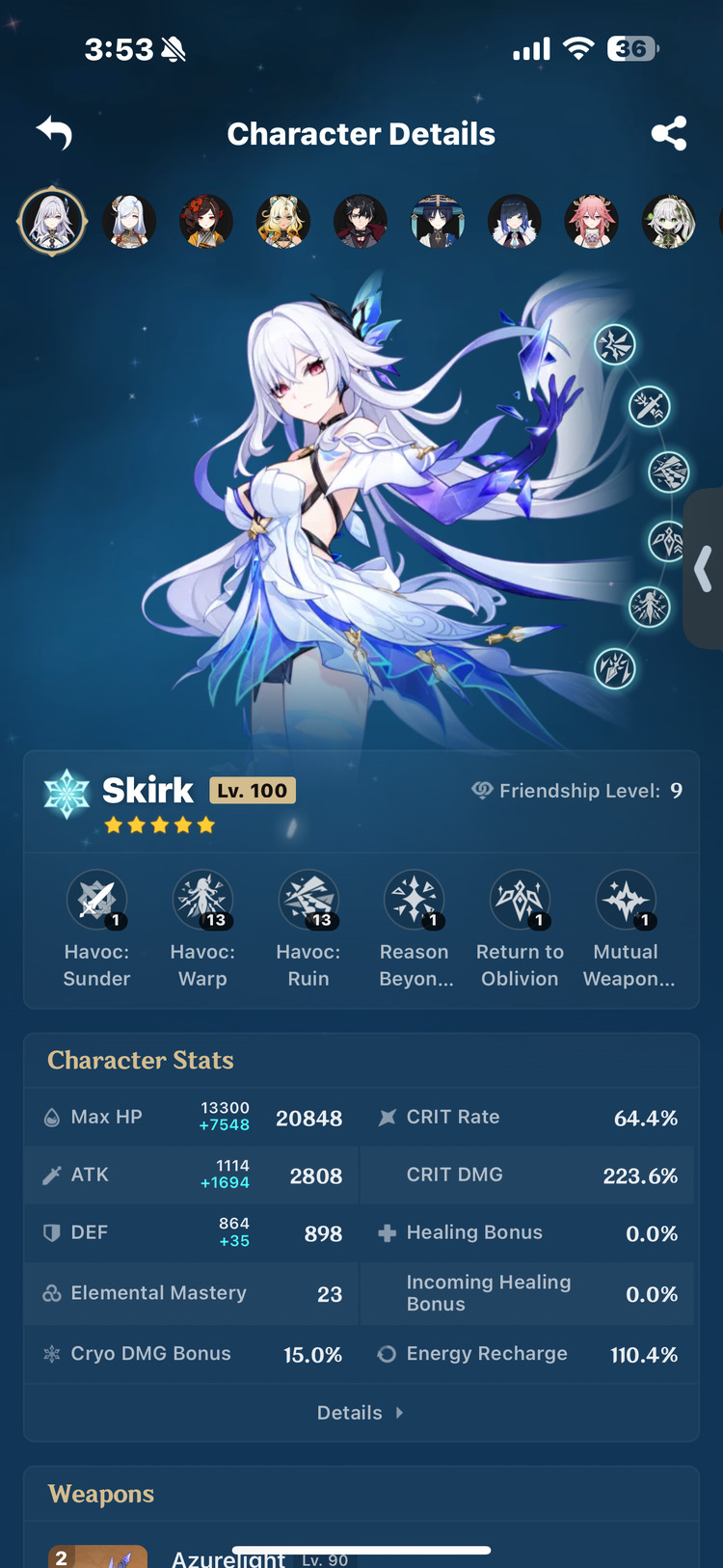Open Yae Miko's pink-haired portrait
723x1568 pixels.
tap(591, 221)
